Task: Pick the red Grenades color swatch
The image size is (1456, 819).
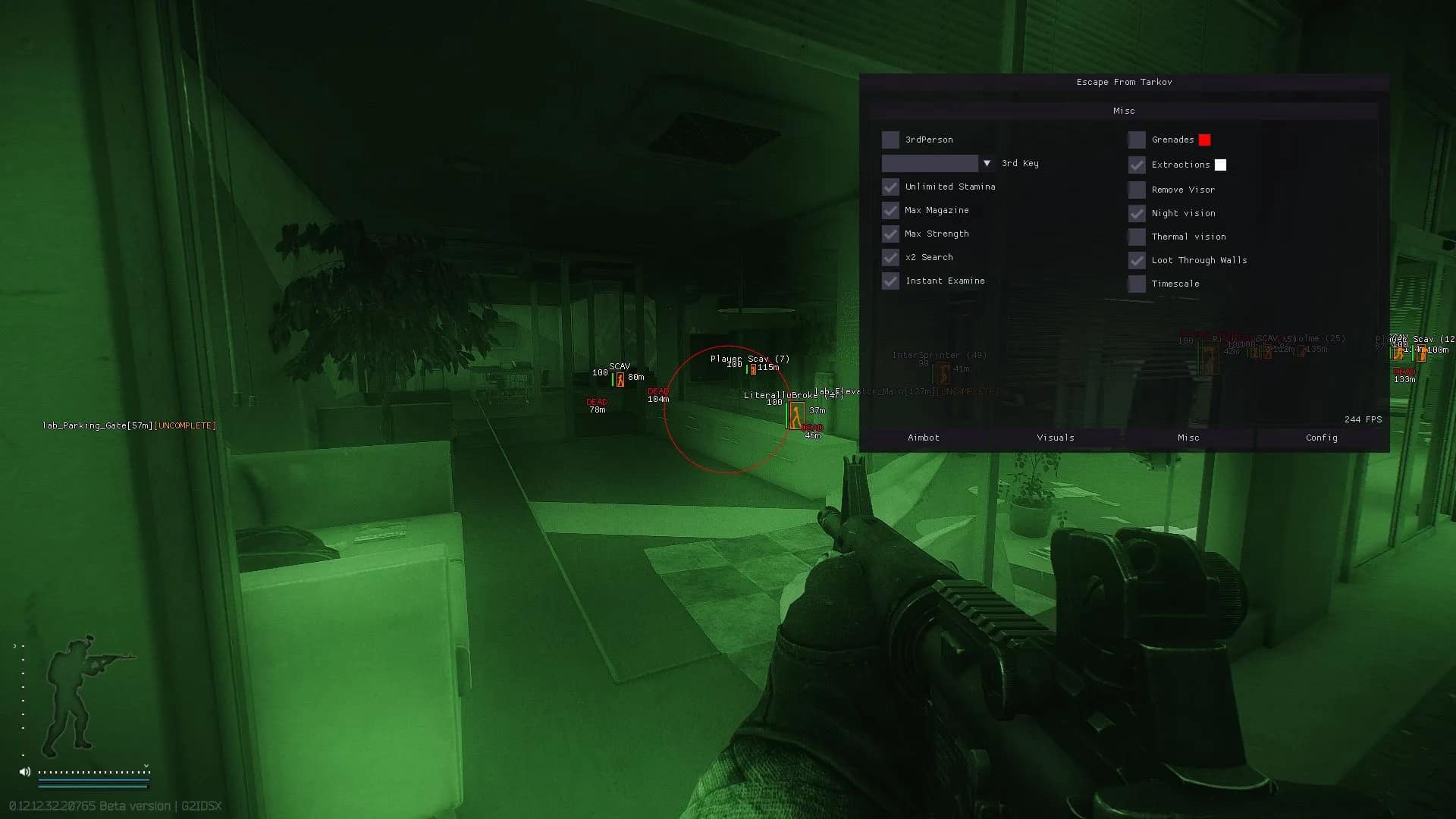Action: (x=1204, y=140)
